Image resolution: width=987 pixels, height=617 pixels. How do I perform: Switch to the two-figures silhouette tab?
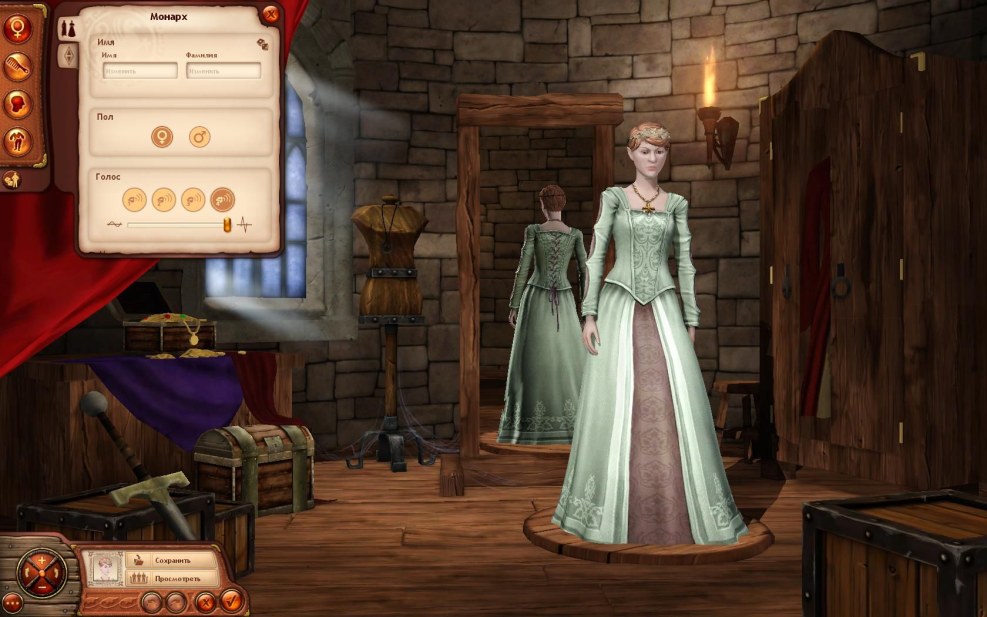click(x=68, y=26)
